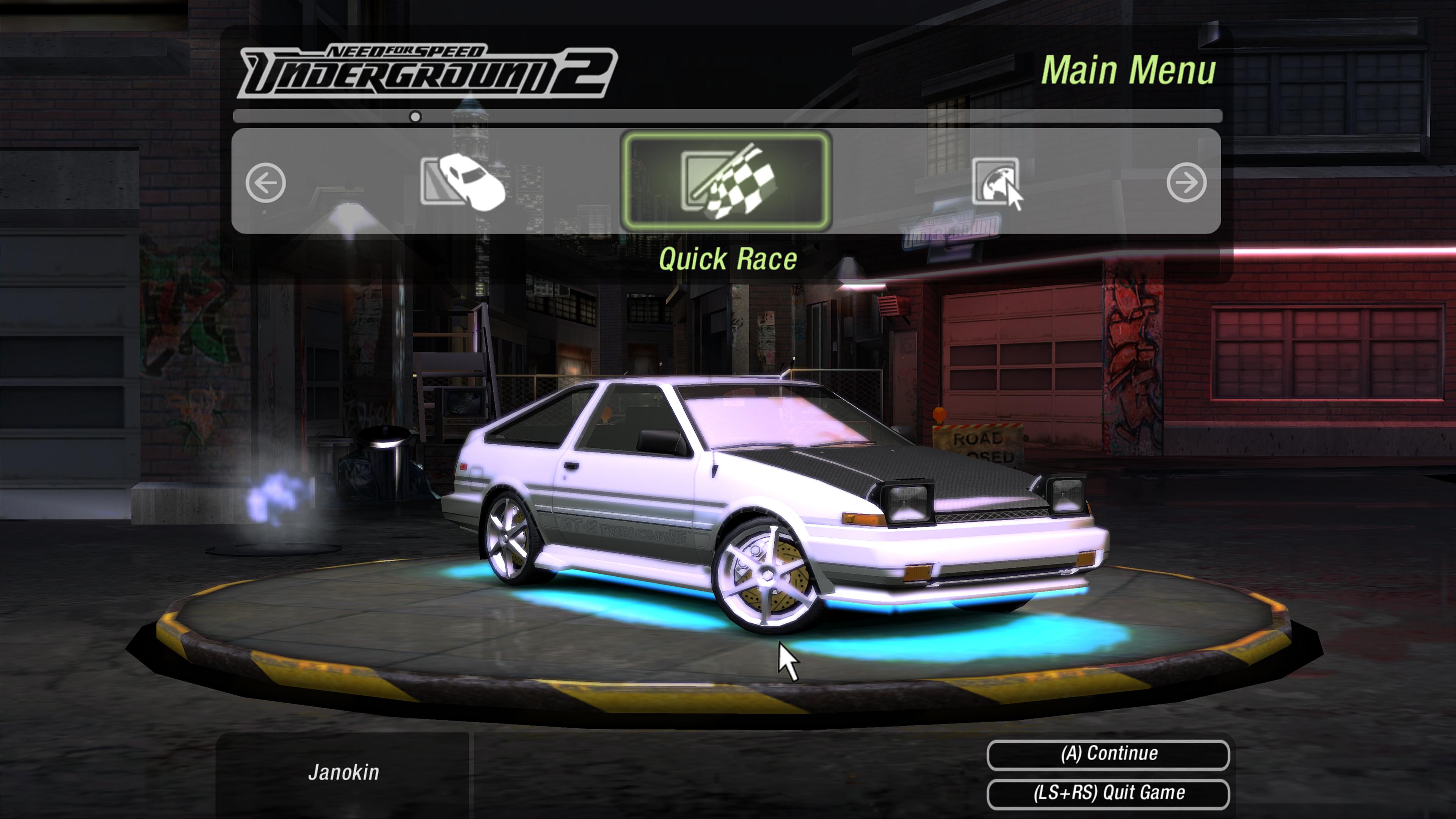Viewport: 1456px width, 819px height.
Task: Quit the game with Quit Game button
Action: (x=1108, y=793)
